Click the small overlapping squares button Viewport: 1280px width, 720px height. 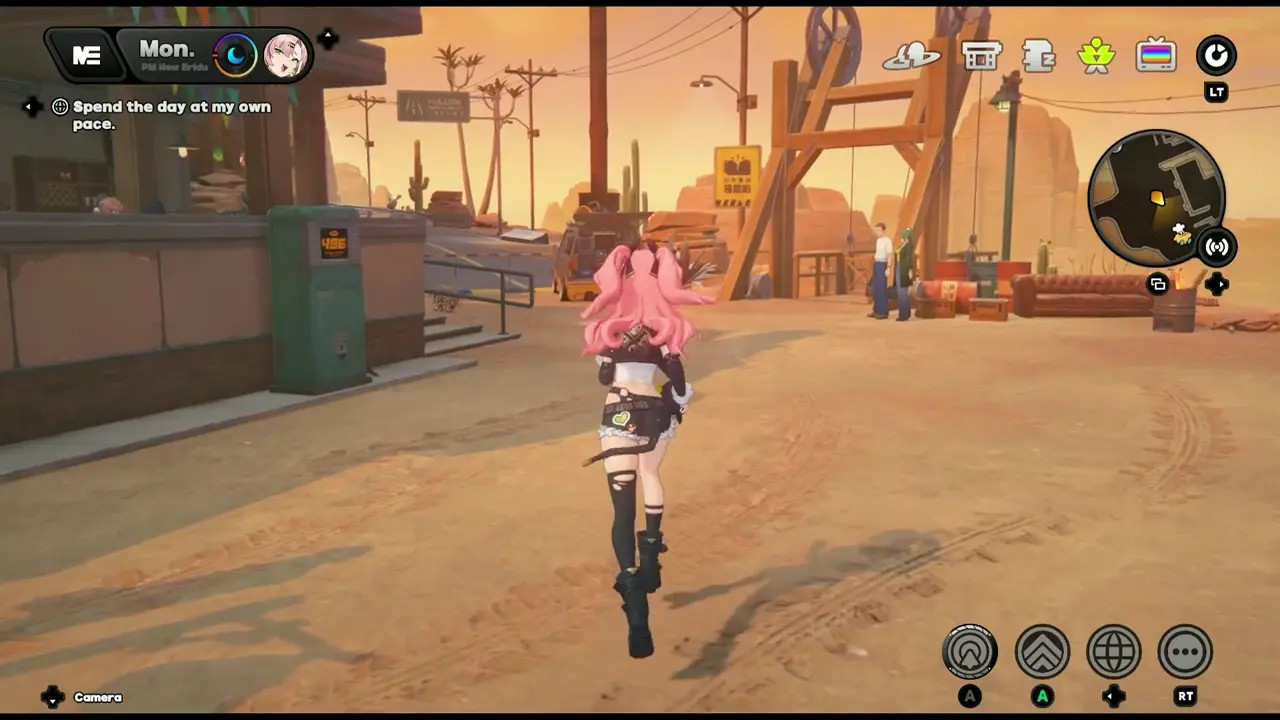(x=1158, y=284)
